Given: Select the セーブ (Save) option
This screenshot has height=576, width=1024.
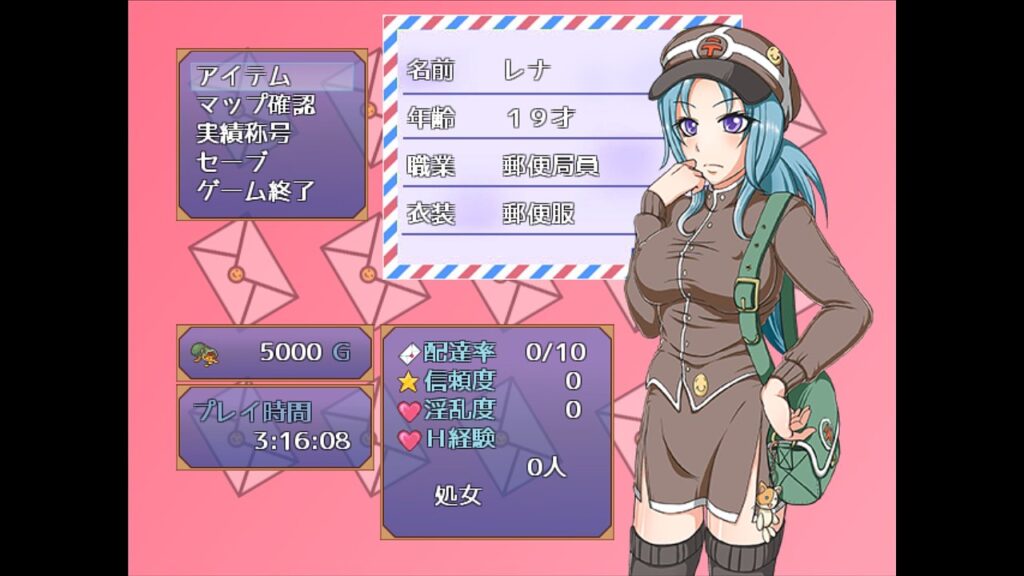Looking at the screenshot, I should pyautogui.click(x=232, y=162).
